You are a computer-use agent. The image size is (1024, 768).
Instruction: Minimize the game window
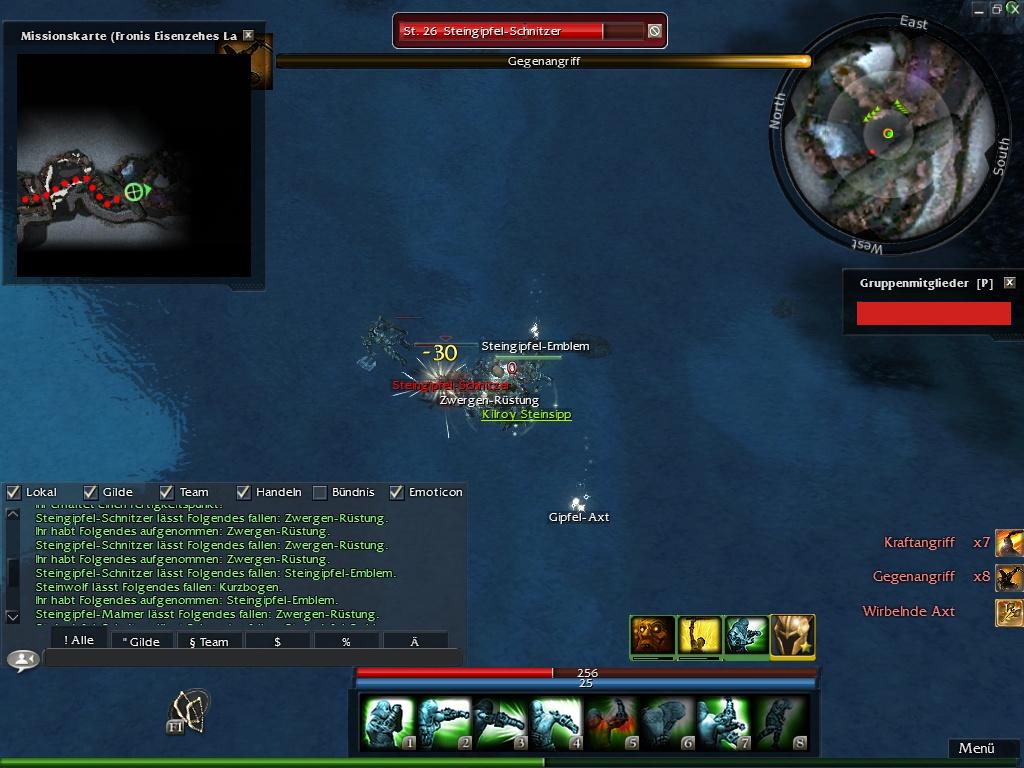click(x=980, y=9)
